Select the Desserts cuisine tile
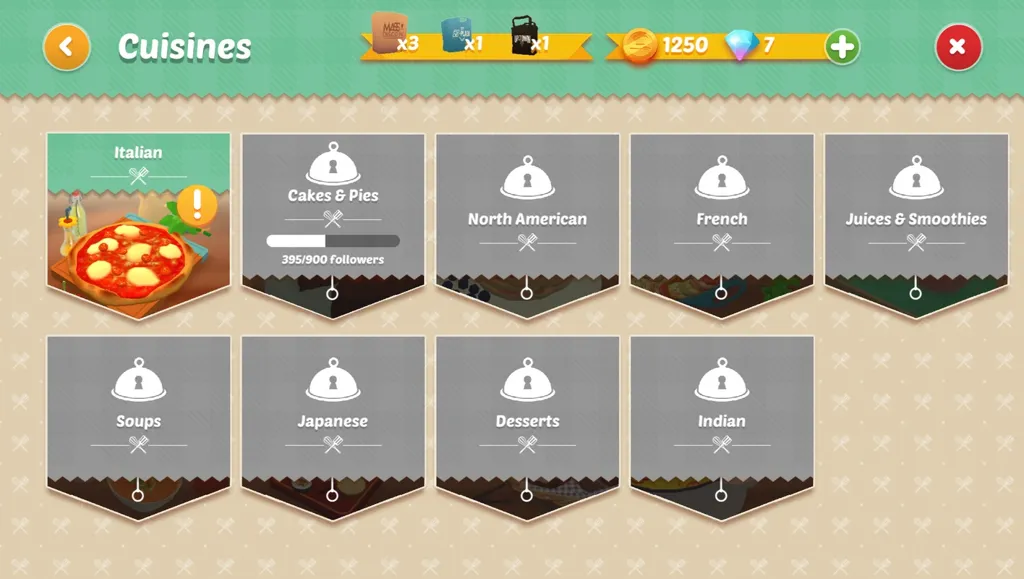1024x579 pixels. coord(527,422)
